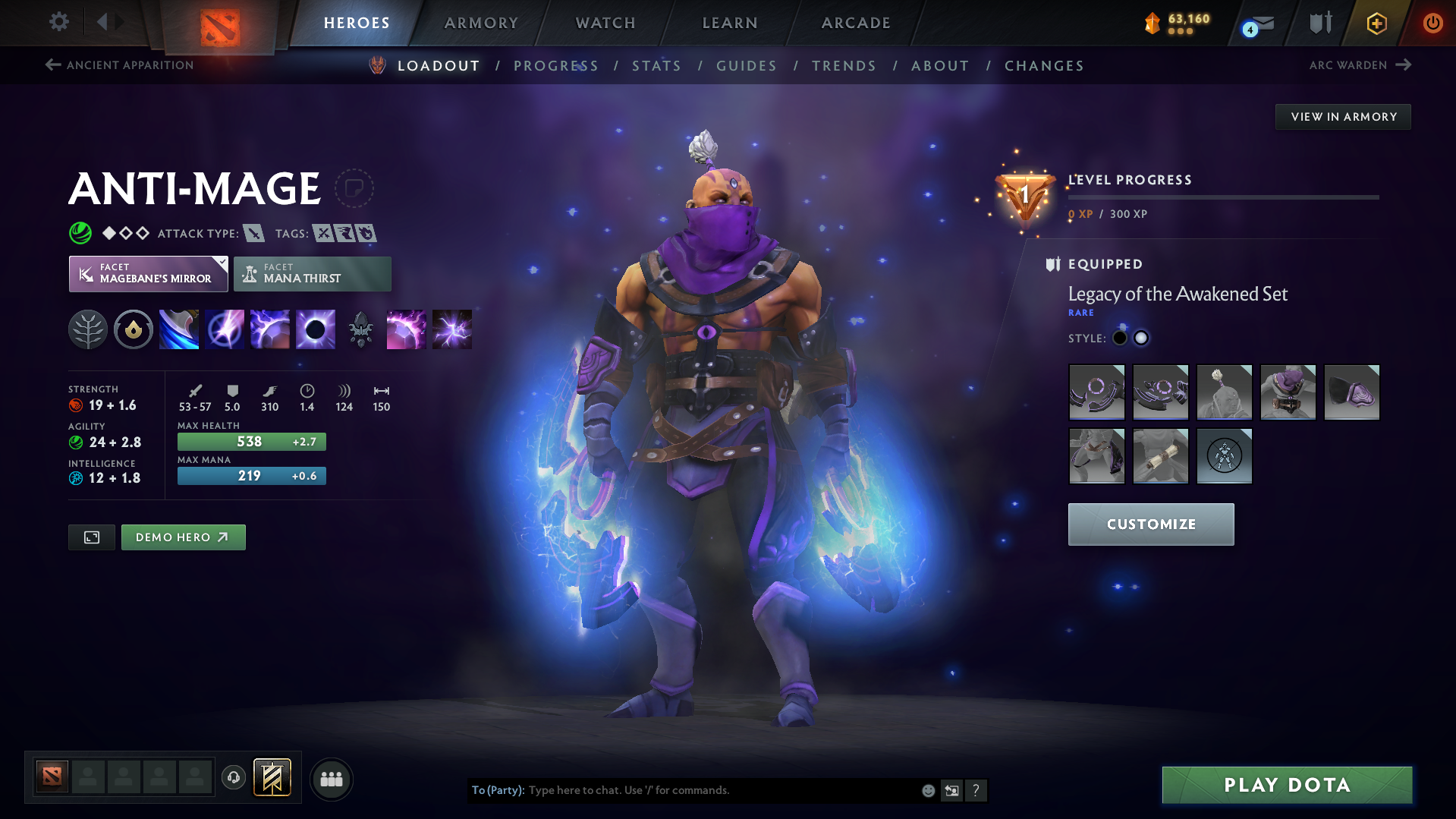
Task: View the Counterspell ability icon
Action: tap(269, 329)
